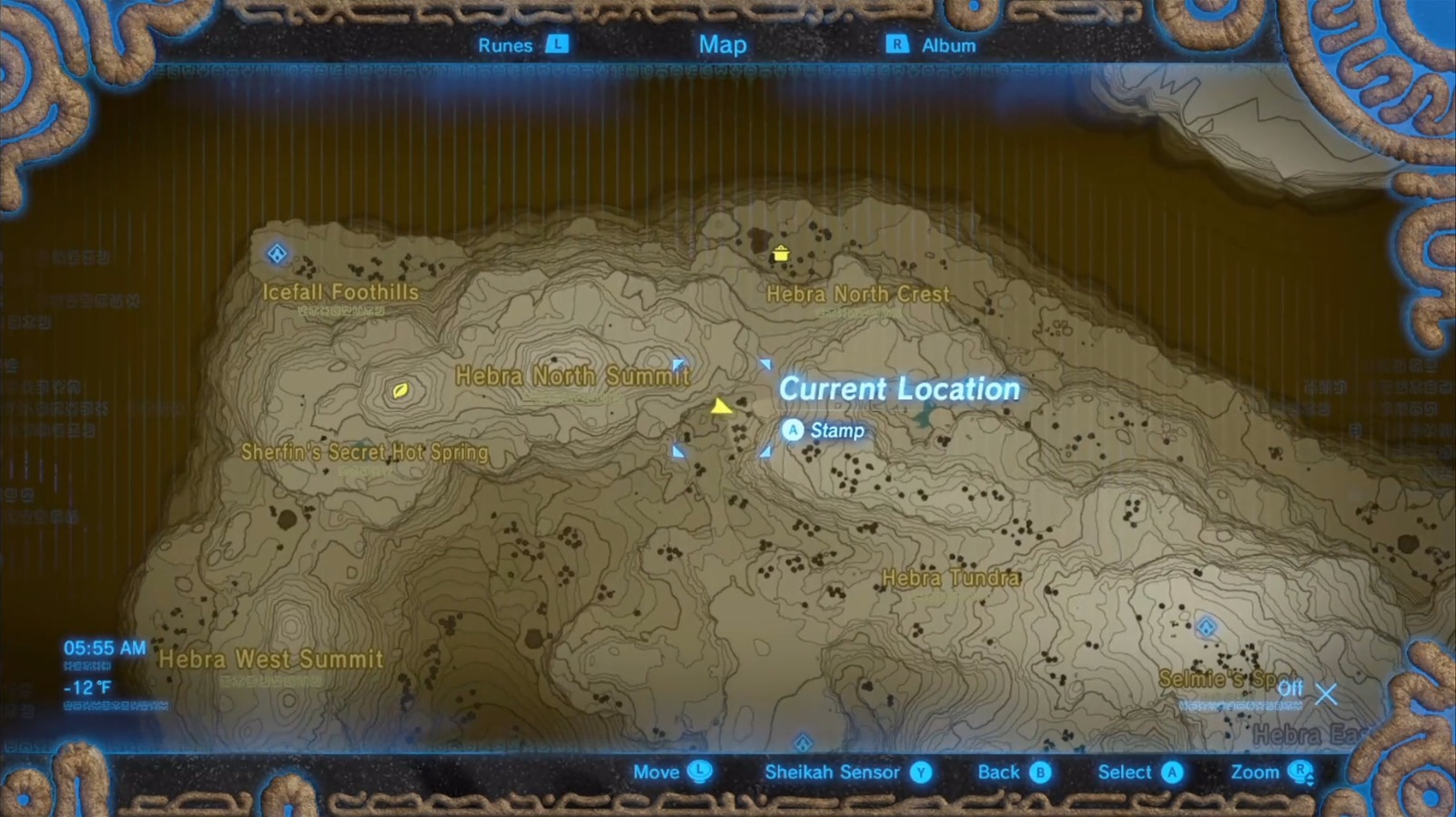This screenshot has width=1456, height=817.
Task: Click the yellow stamp marker at Hebra North Crest
Action: coord(781,255)
